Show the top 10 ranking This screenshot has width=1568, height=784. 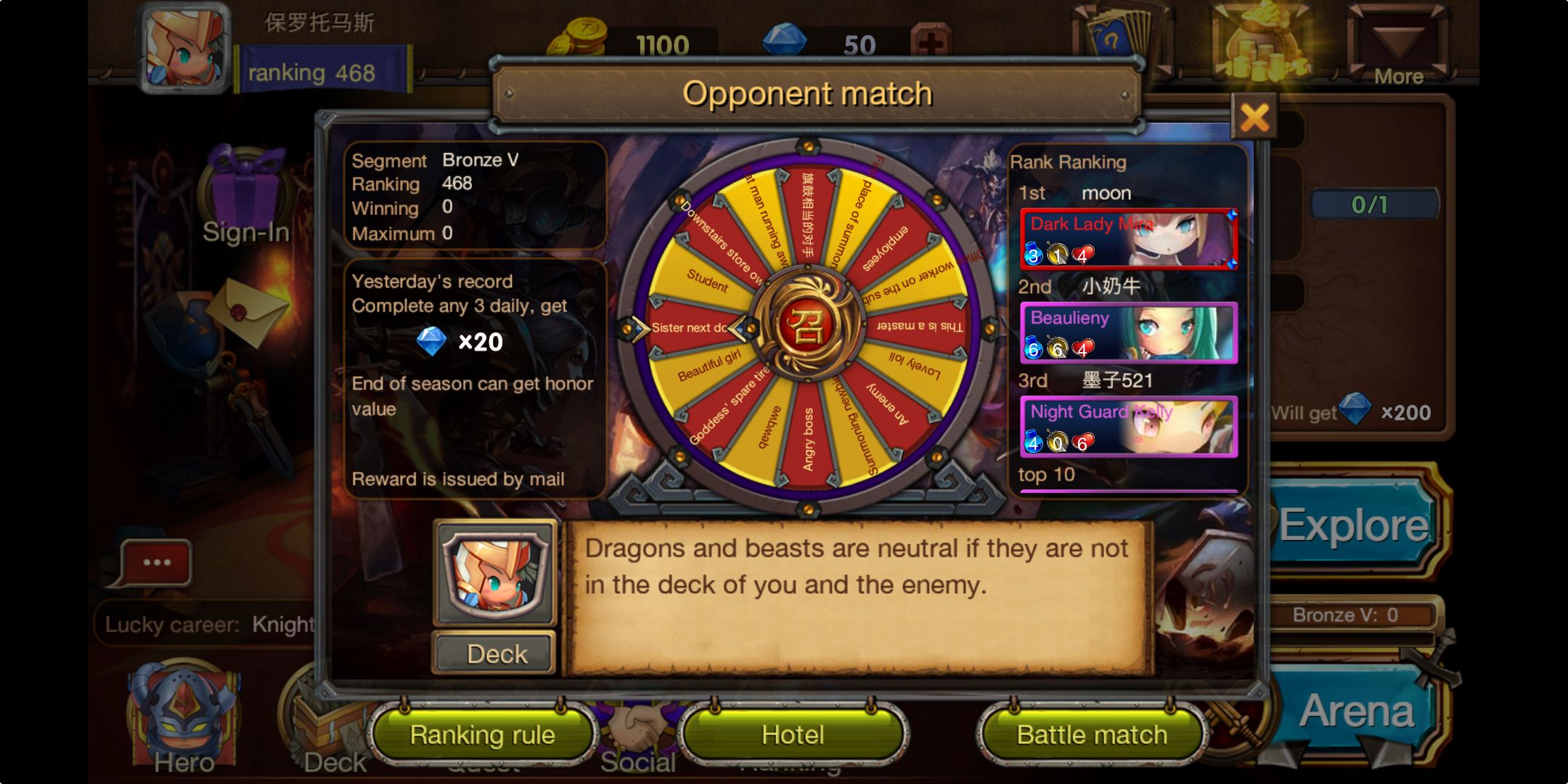pyautogui.click(x=1046, y=475)
